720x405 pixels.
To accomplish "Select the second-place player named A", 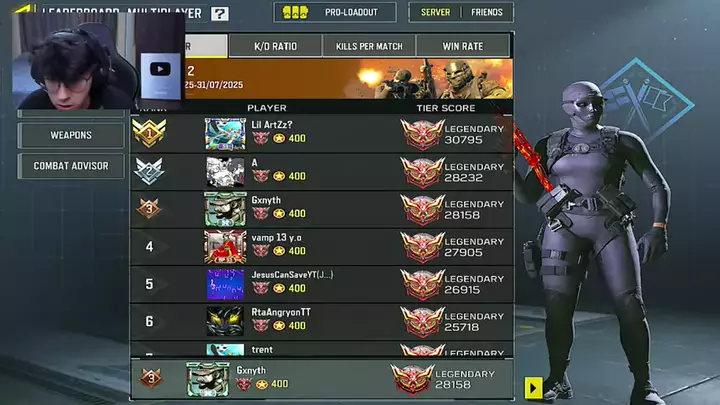I will (320, 171).
